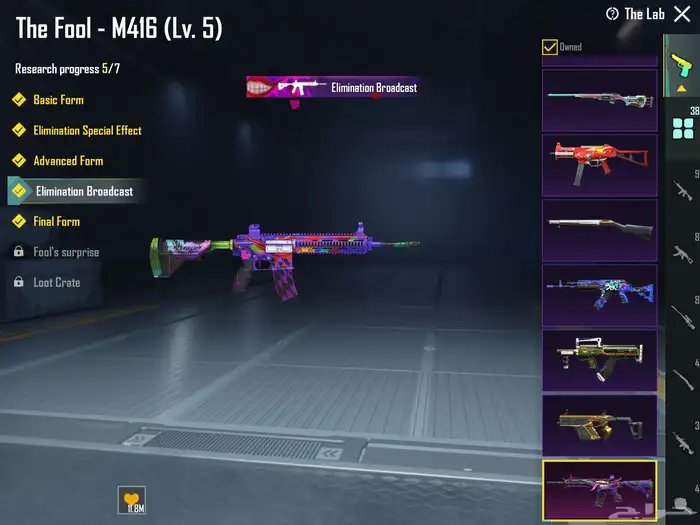This screenshot has width=700, height=525.
Task: Choose the teal rifle skin thumbnail
Action: tap(599, 98)
